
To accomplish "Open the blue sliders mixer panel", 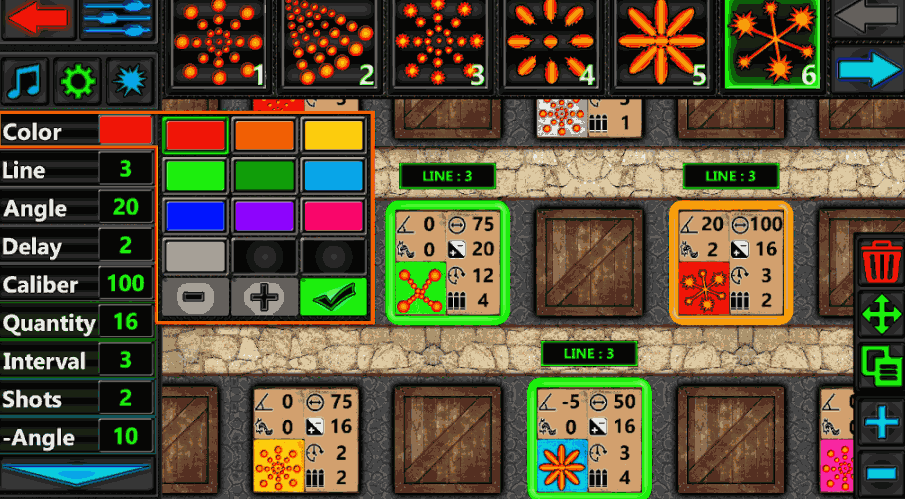I will [x=118, y=19].
